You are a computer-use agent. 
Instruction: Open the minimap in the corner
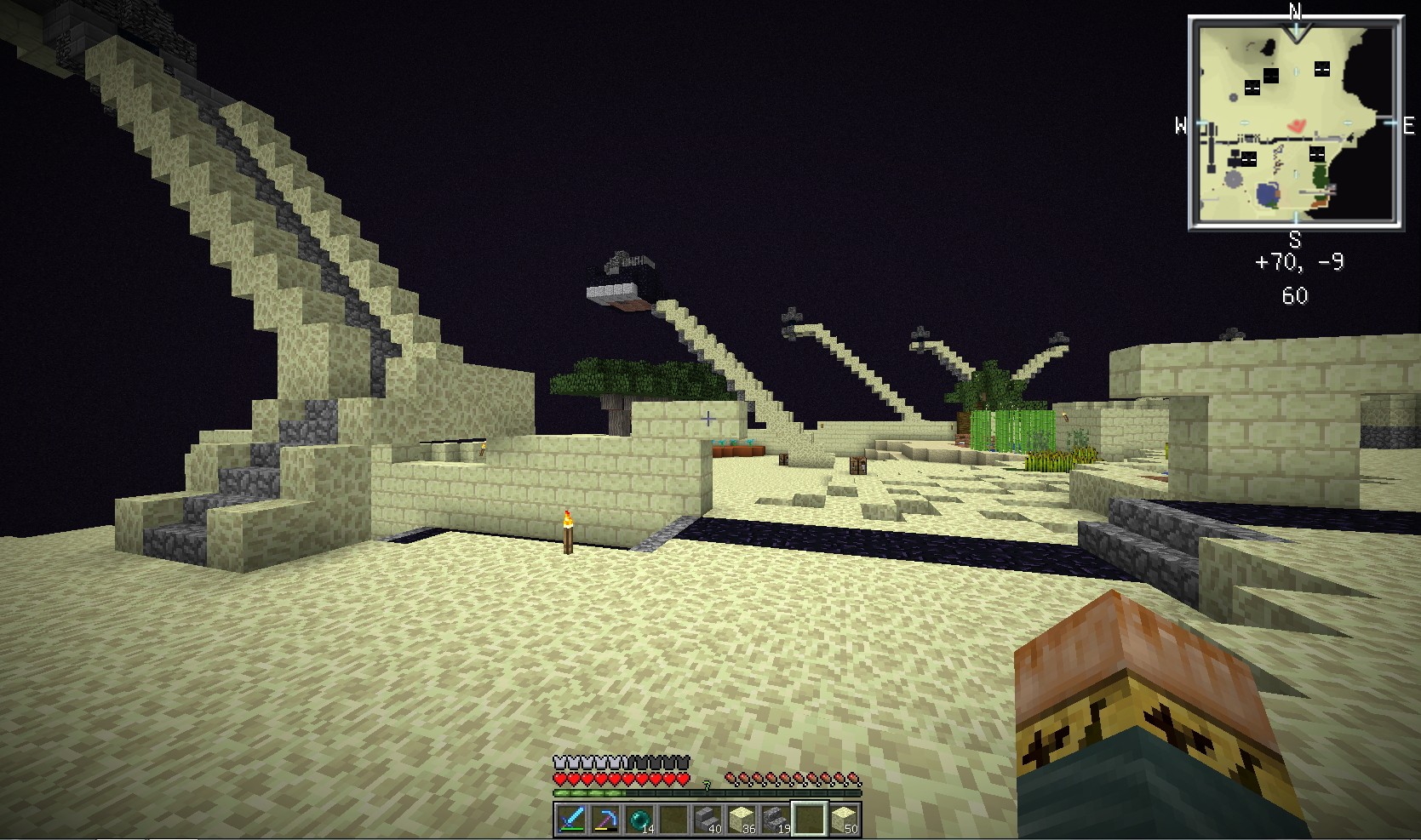[x=1295, y=123]
